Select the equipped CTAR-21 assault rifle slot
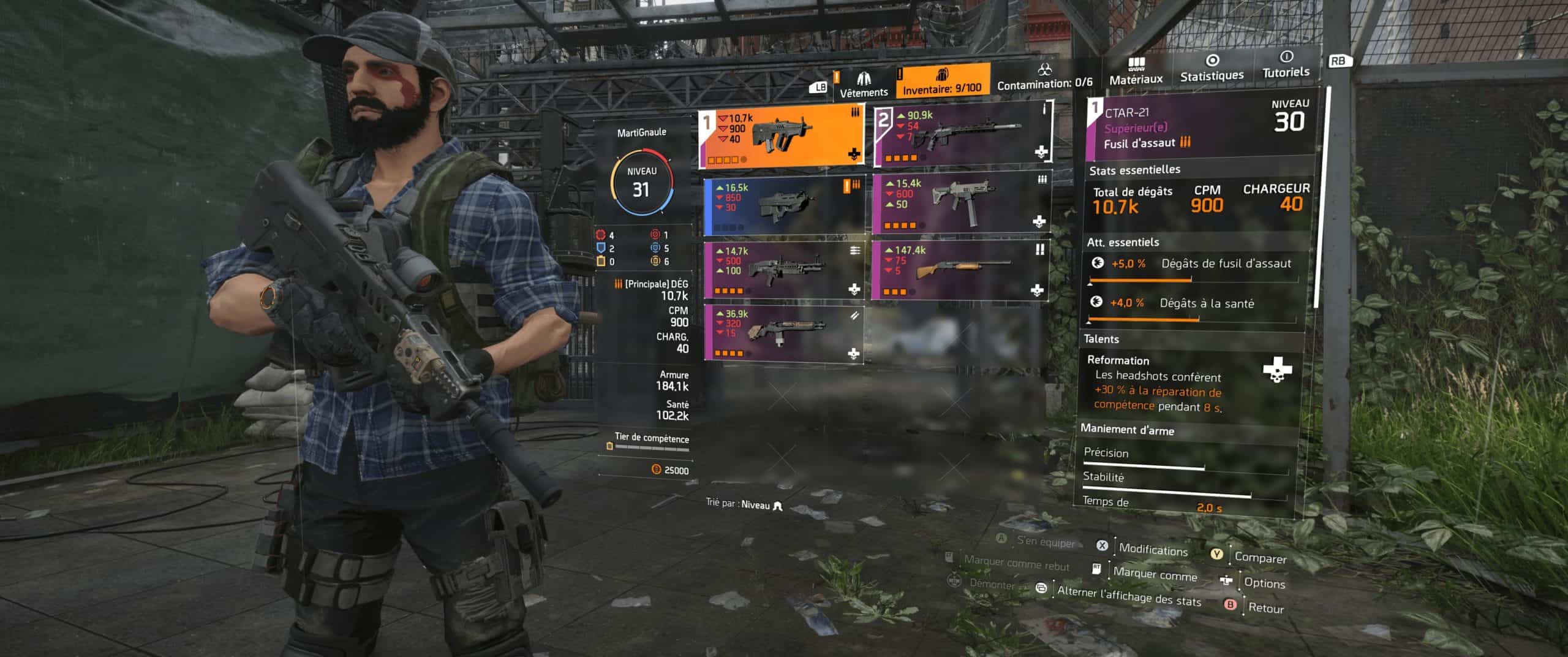The image size is (1568, 657). [x=782, y=137]
